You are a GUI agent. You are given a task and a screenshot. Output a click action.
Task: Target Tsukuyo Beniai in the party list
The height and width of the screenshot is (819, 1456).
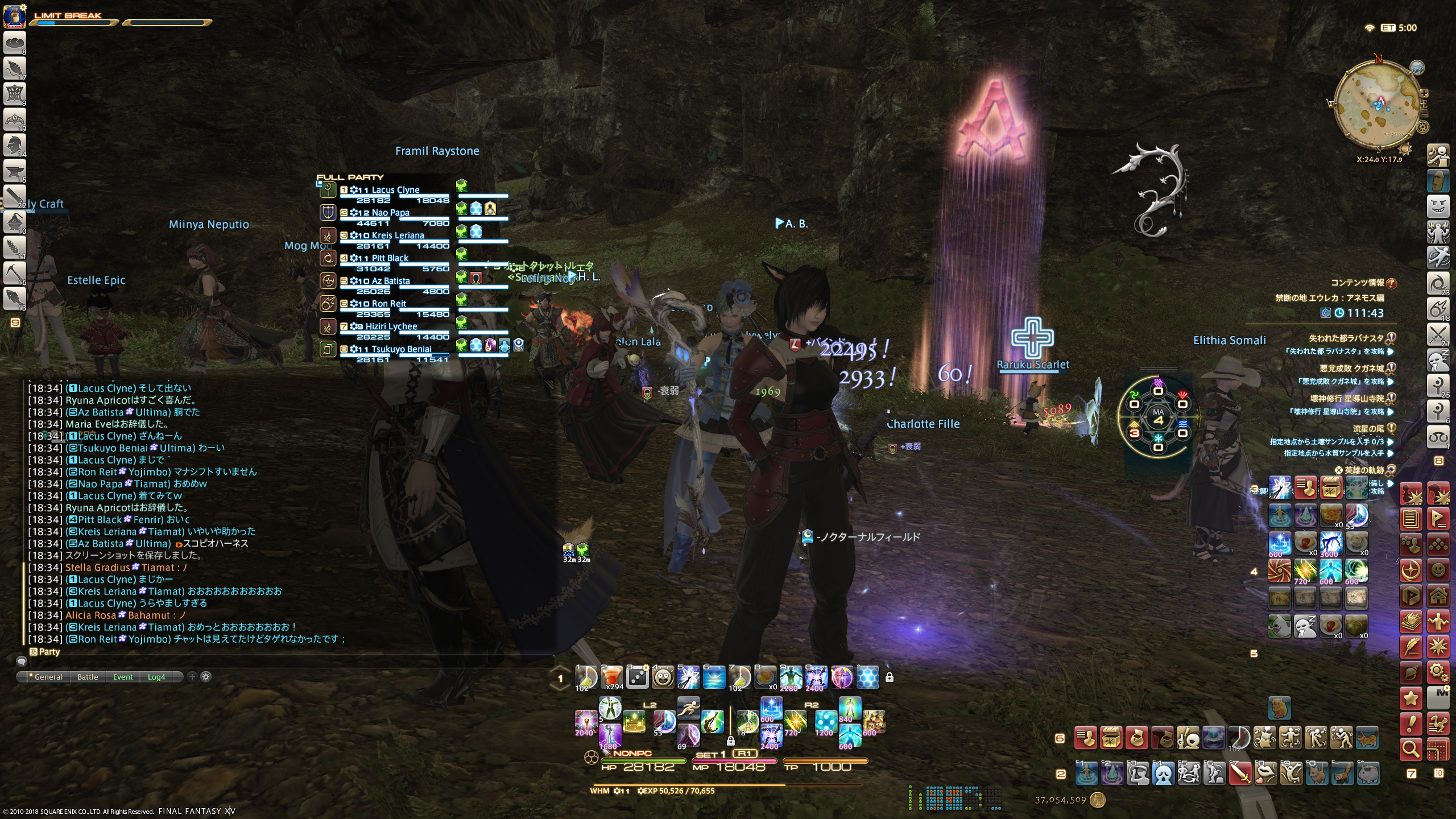tap(401, 349)
